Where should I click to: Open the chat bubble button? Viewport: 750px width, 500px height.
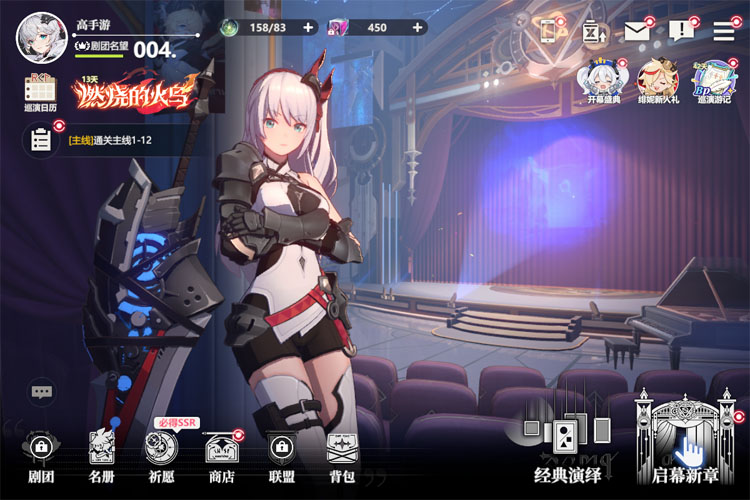(x=42, y=392)
